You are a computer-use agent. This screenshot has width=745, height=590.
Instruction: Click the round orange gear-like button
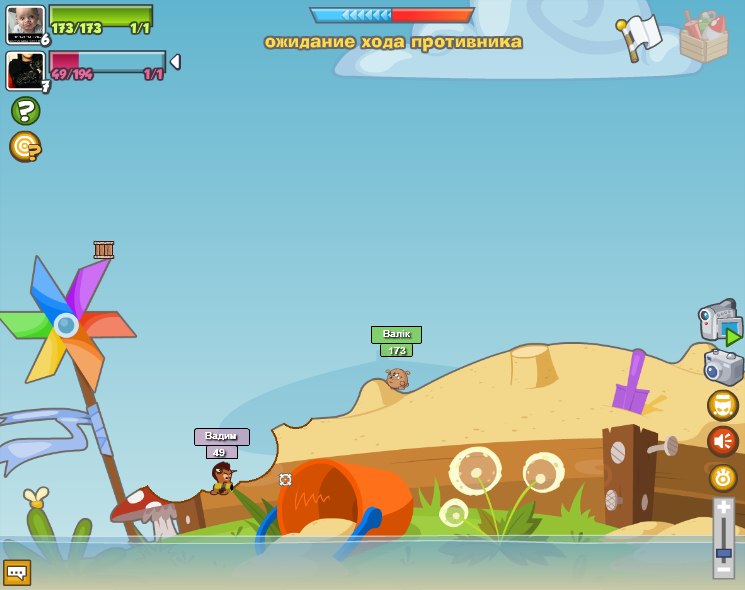[722, 477]
